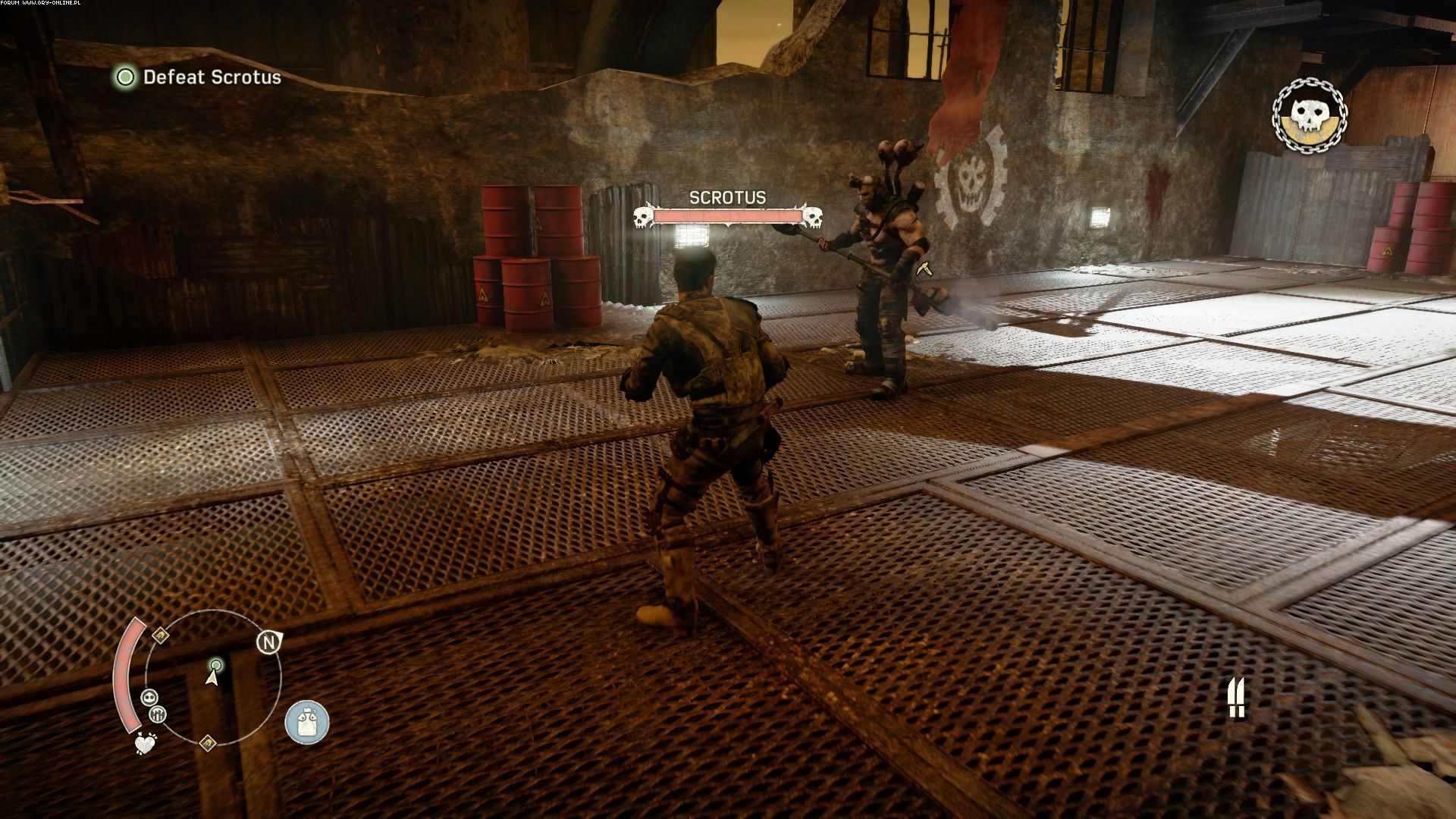This screenshot has width=1456, height=819.
Task: Click the north compass marker on minimap
Action: [x=268, y=643]
